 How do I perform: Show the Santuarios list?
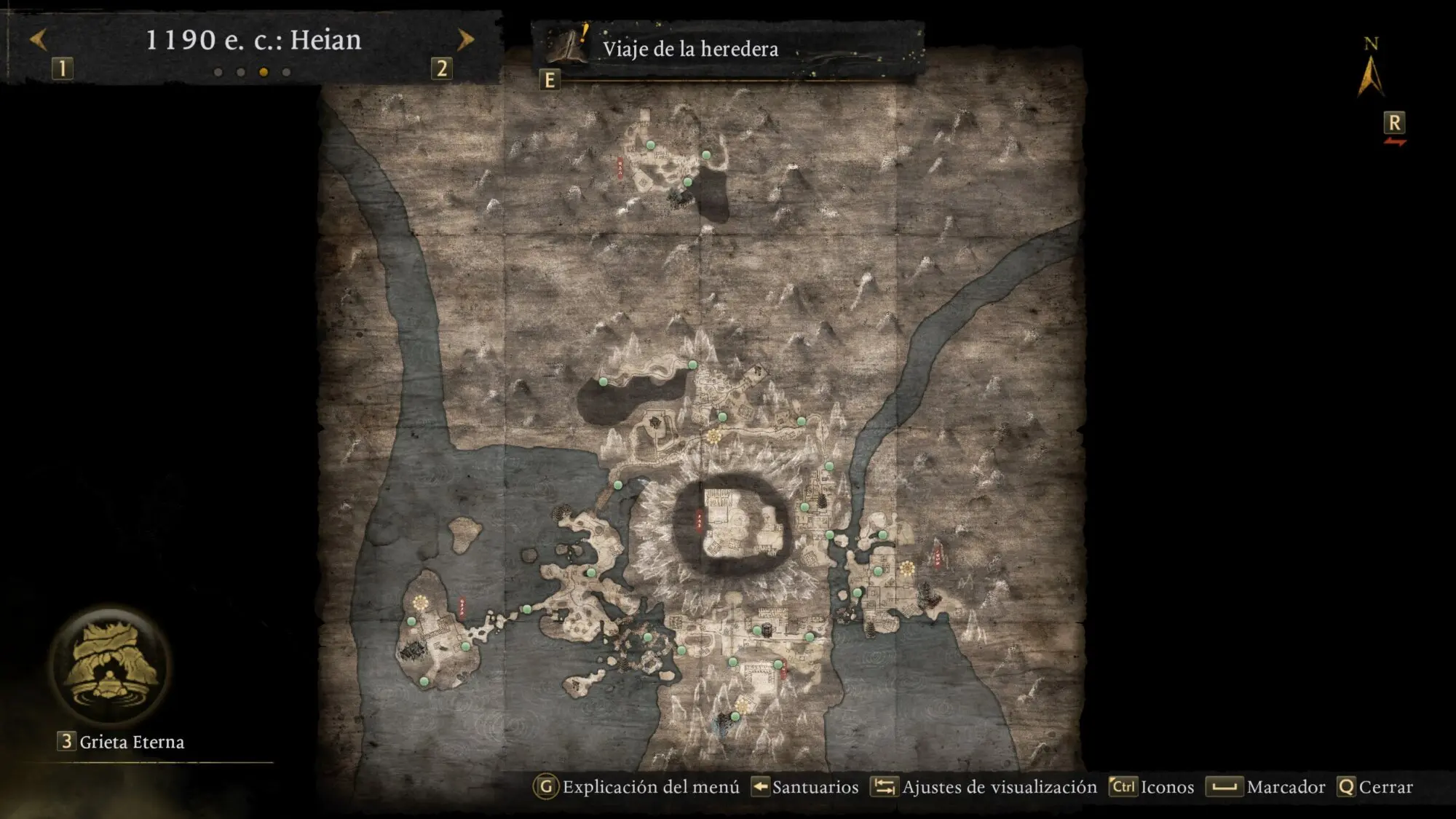[814, 787]
